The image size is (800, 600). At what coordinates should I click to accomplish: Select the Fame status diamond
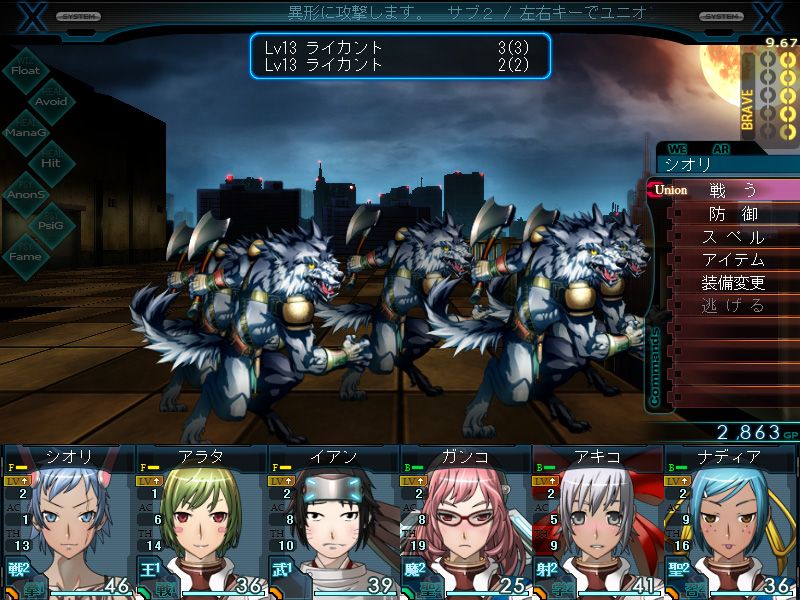pyautogui.click(x=26, y=256)
